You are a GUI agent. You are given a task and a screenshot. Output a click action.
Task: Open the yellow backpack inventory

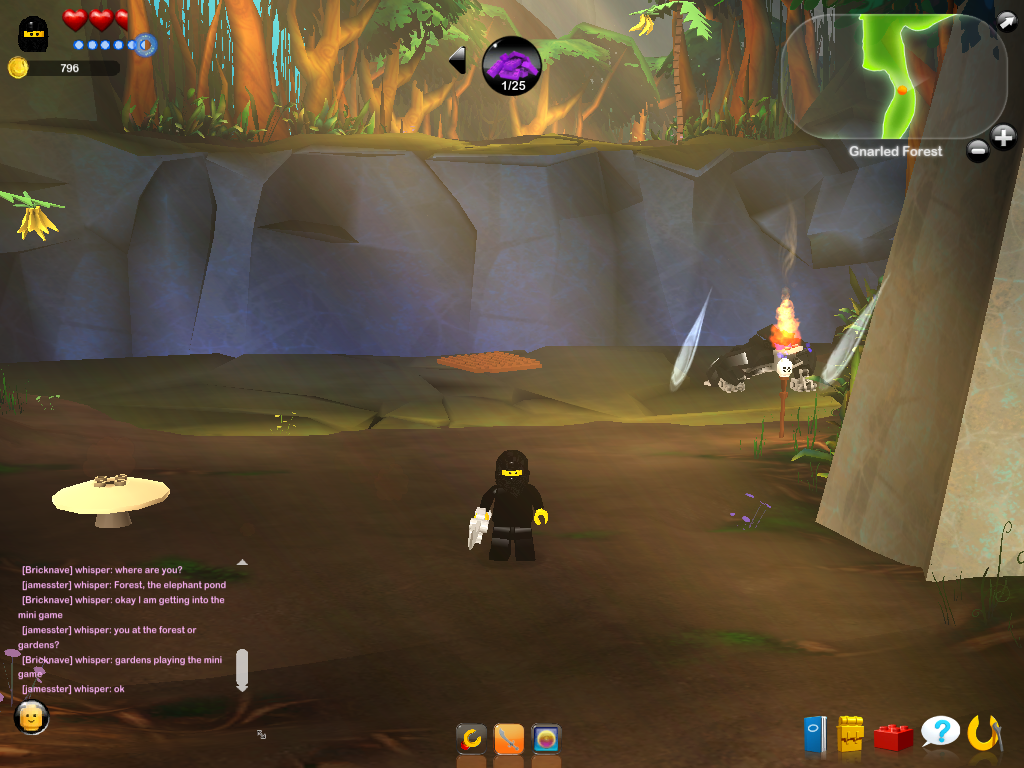(850, 735)
